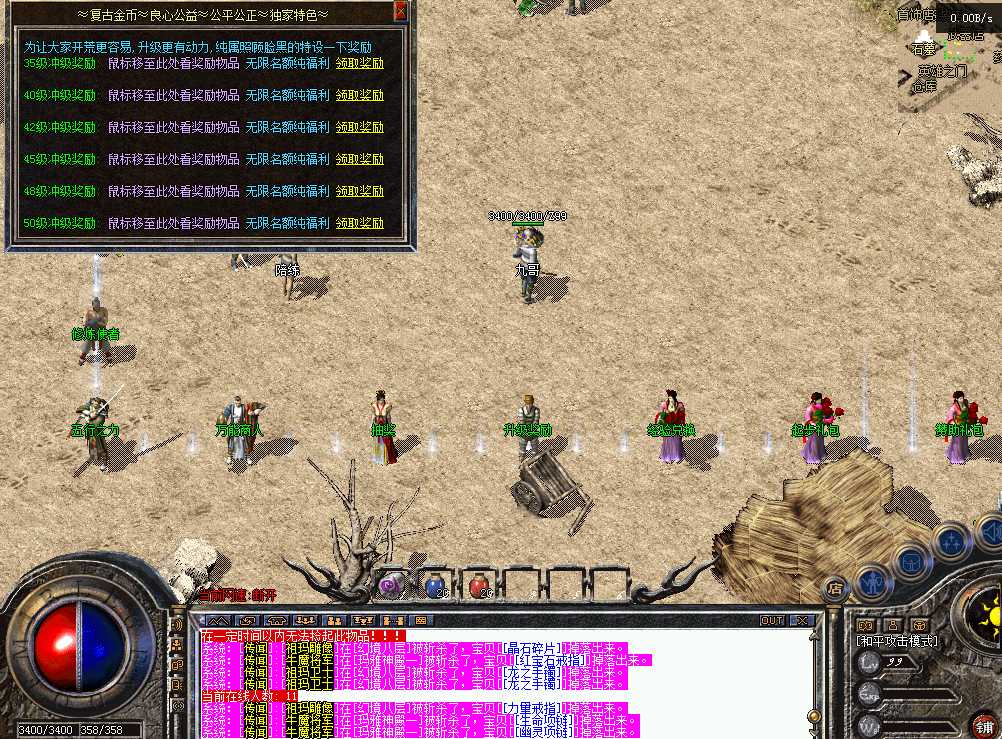
Task: Claim the level 40 rush reward
Action: click(x=360, y=96)
